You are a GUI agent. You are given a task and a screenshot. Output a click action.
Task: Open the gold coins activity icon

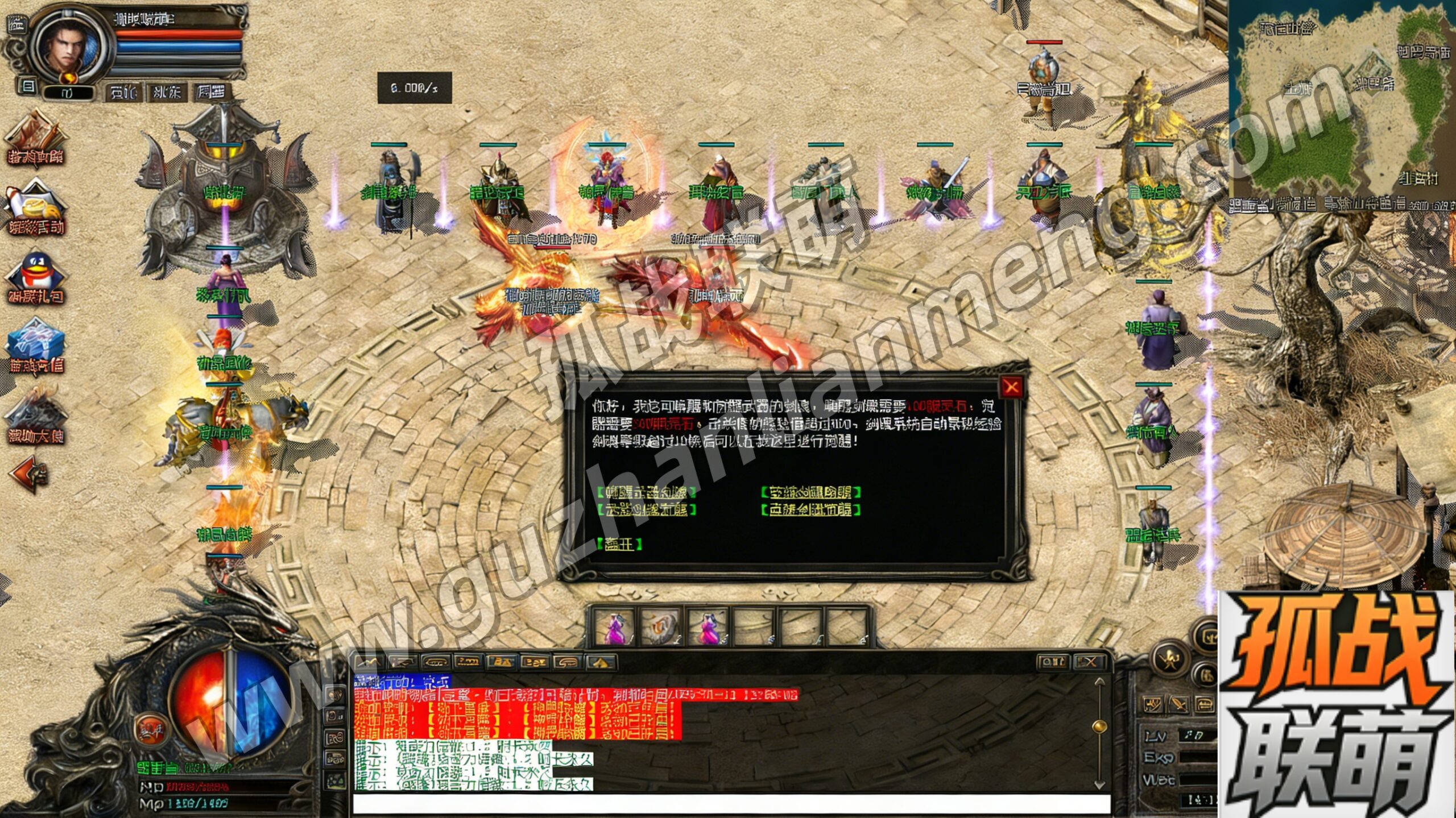36,208
